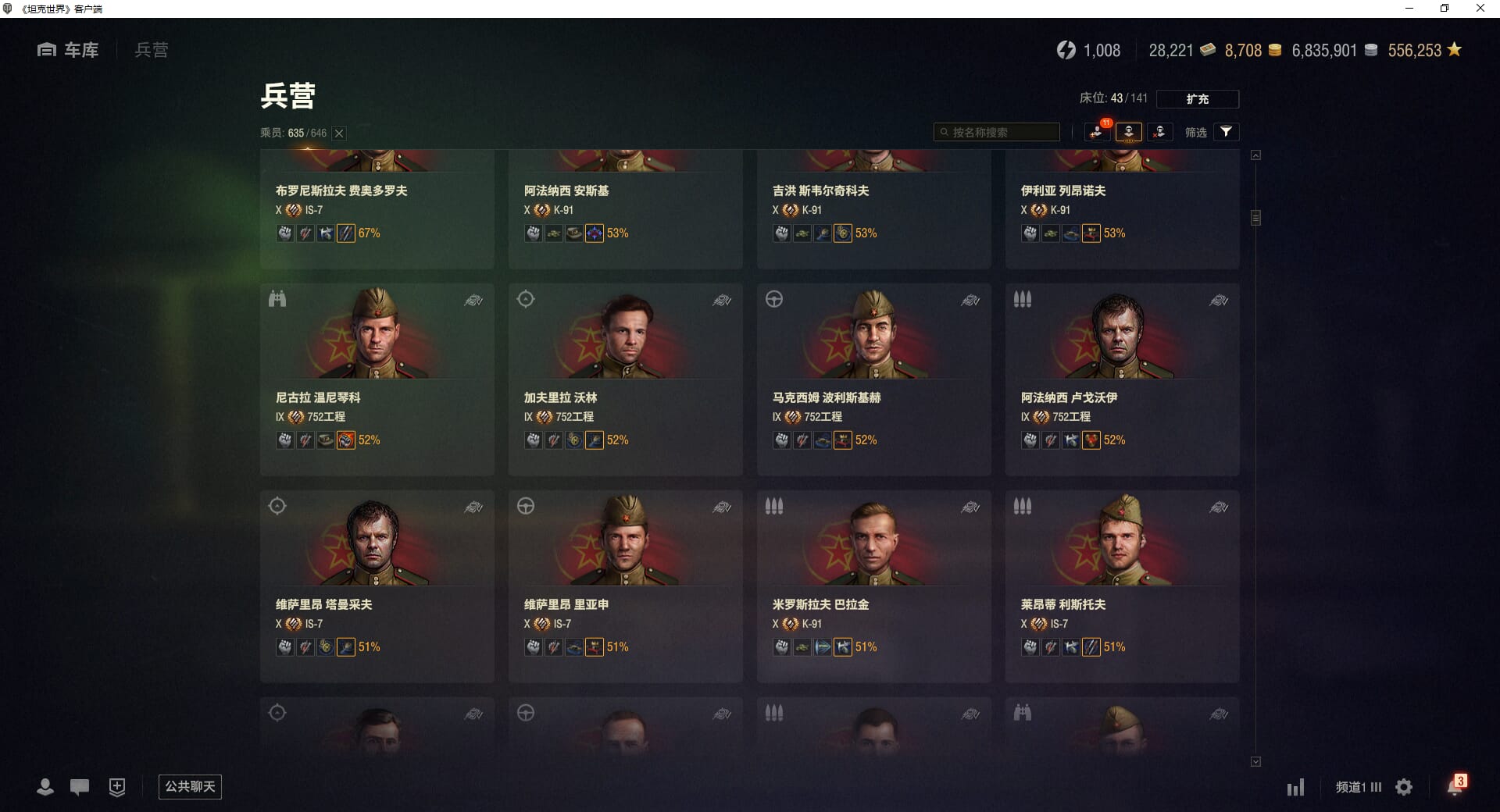This screenshot has width=1500, height=812.
Task: Close the game client window
Action: [x=1480, y=9]
